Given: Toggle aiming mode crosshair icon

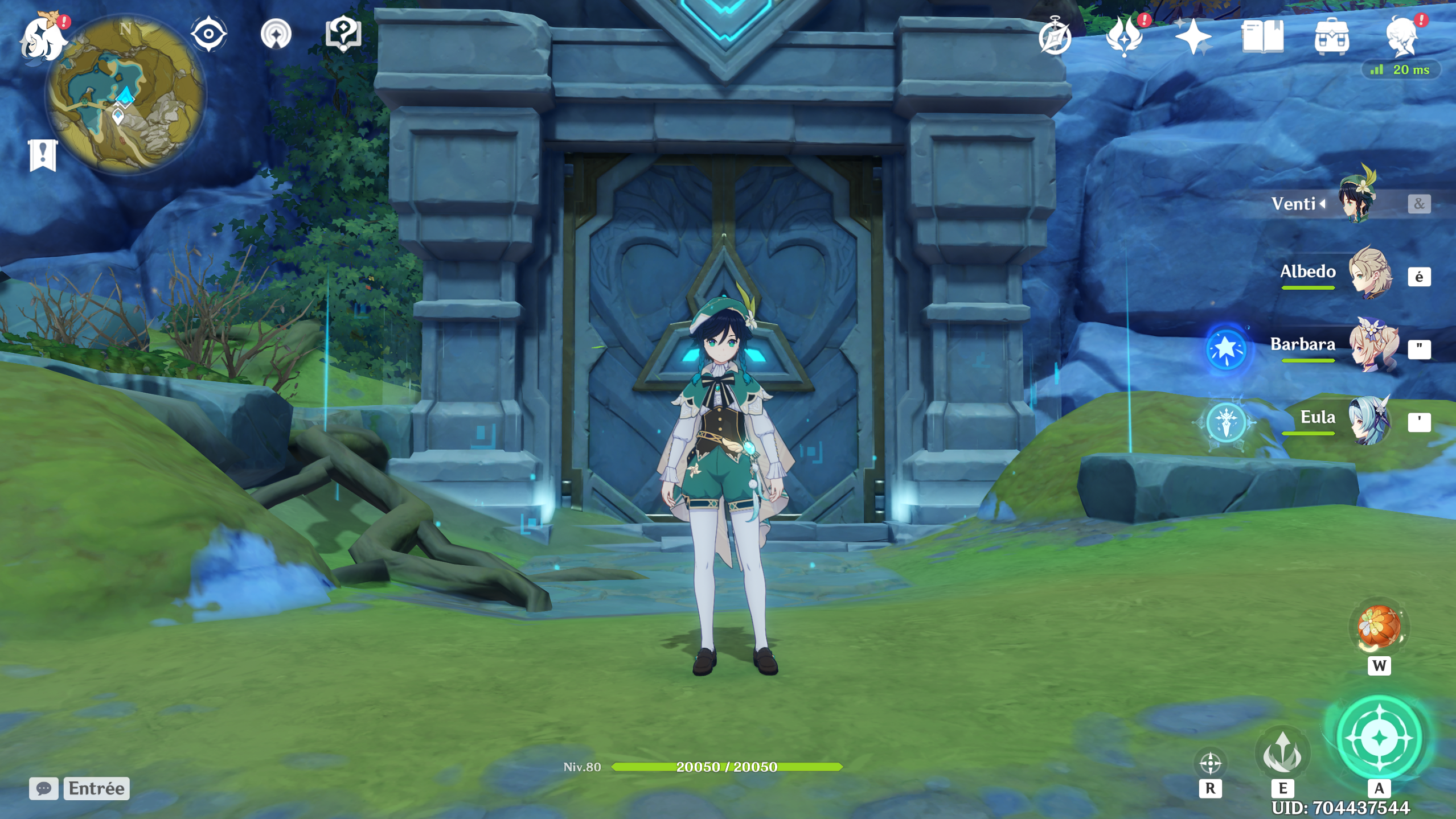Looking at the screenshot, I should pyautogui.click(x=1210, y=763).
